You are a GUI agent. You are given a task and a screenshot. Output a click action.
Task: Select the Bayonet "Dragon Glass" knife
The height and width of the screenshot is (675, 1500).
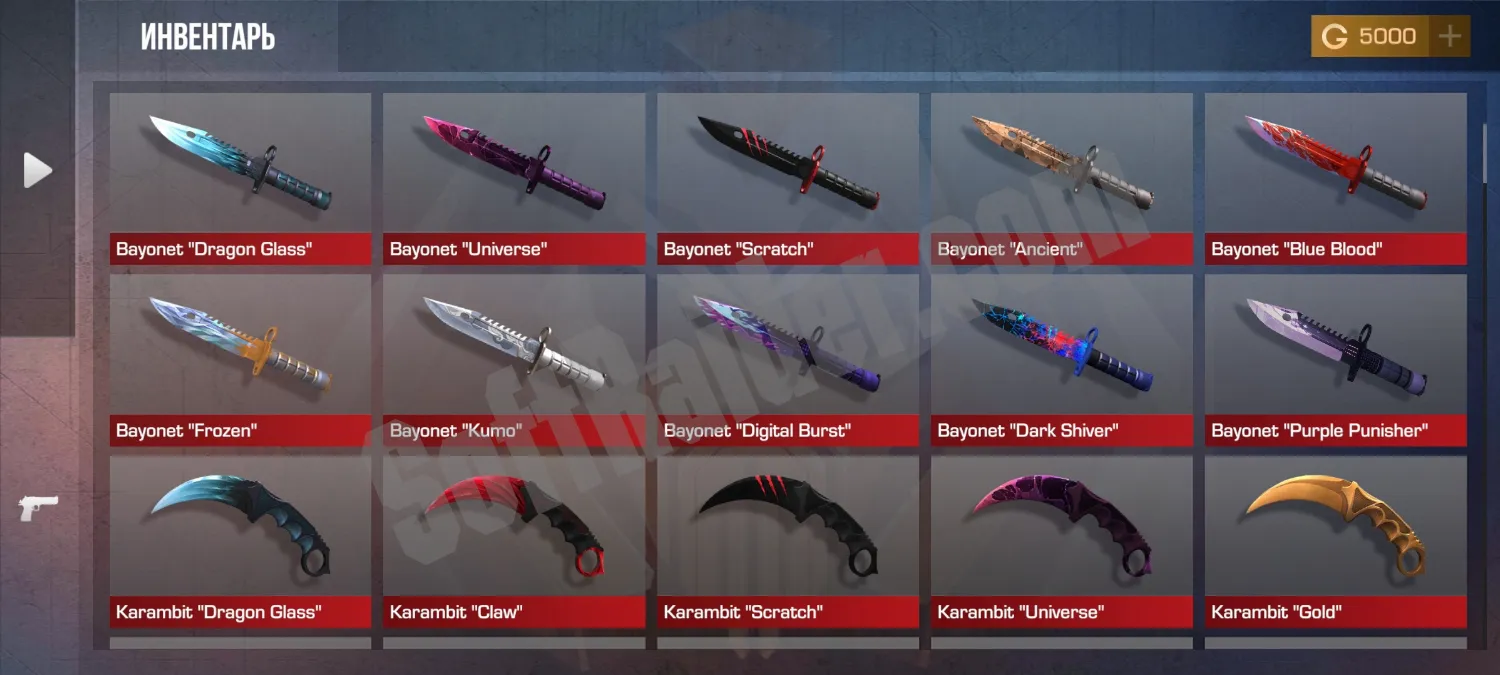[x=240, y=178]
